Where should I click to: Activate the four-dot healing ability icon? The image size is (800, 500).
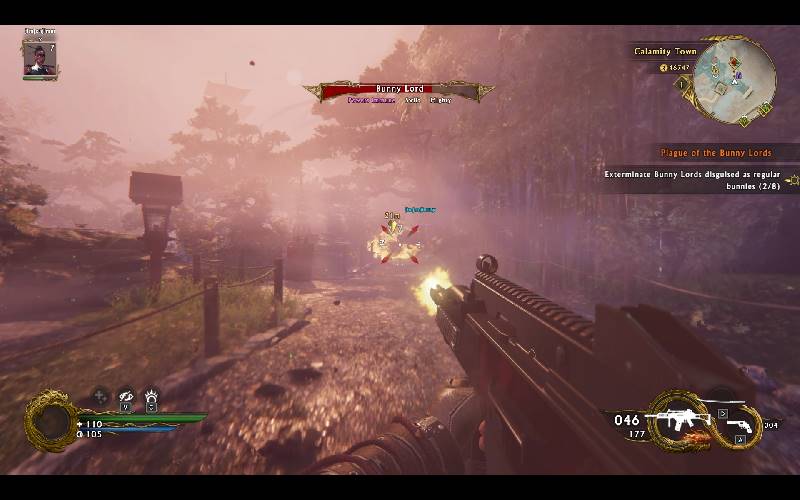[x=101, y=396]
